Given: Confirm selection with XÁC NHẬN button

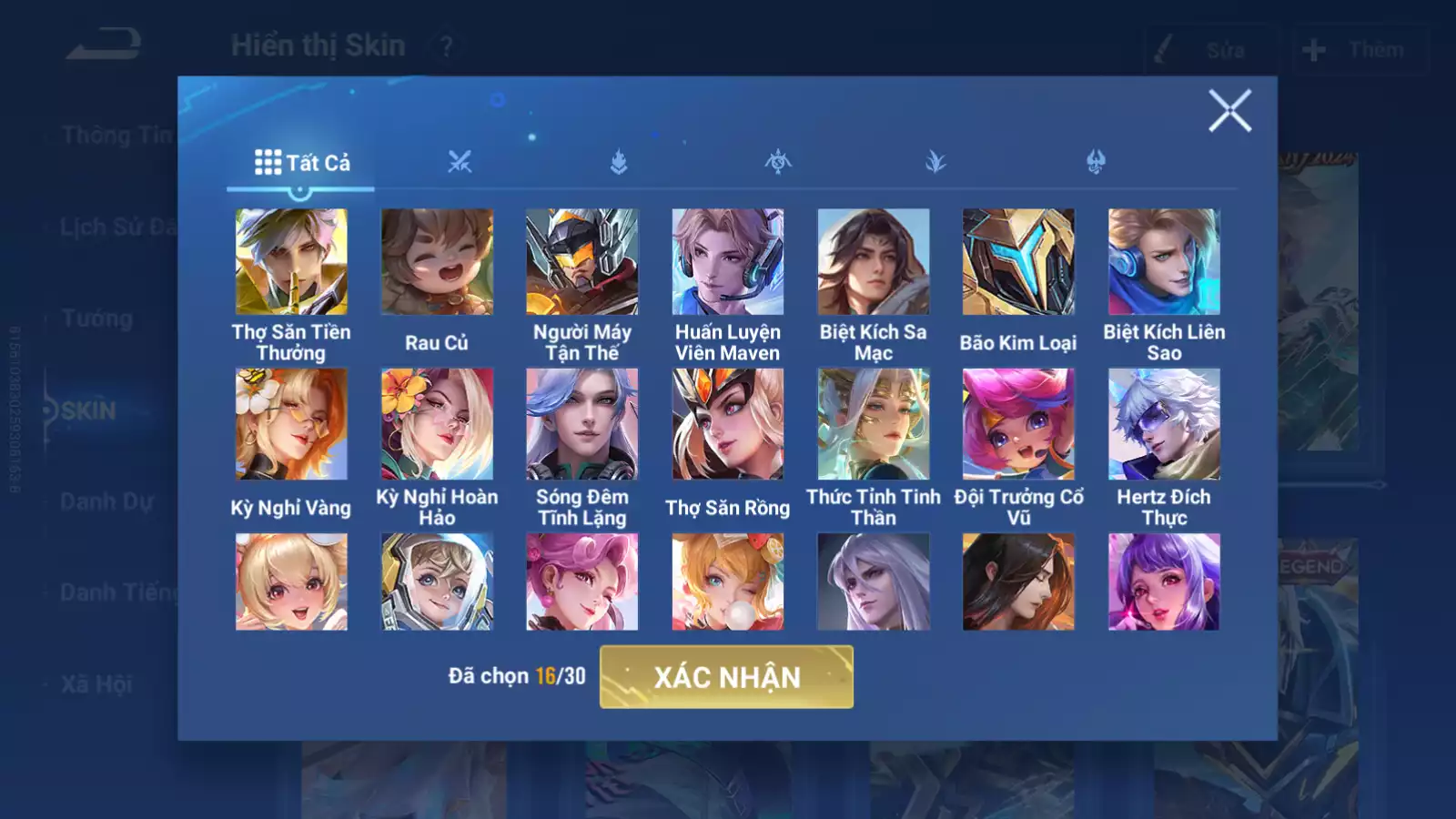Looking at the screenshot, I should [x=726, y=677].
